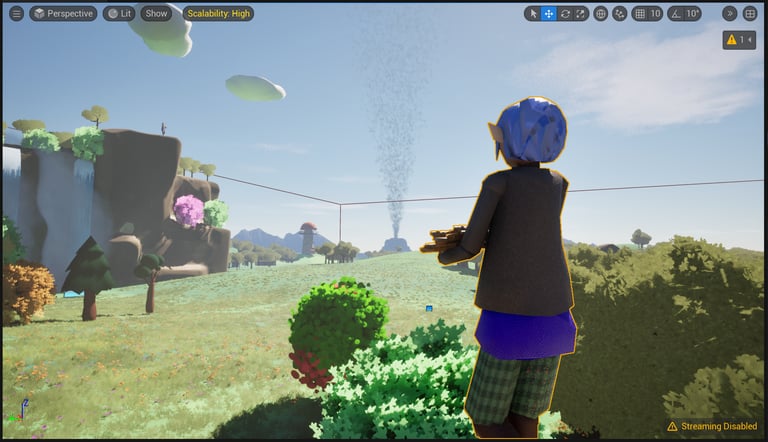Switch to the rotate tool
The image size is (768, 442).
[565, 13]
